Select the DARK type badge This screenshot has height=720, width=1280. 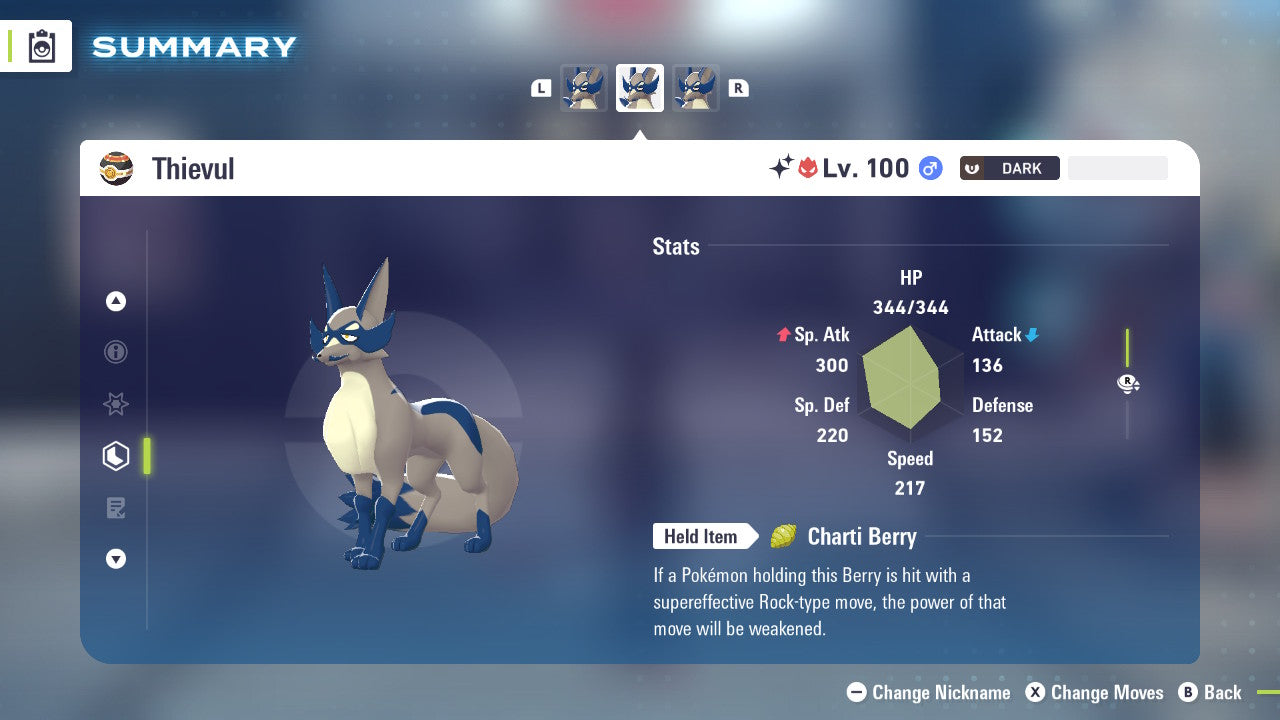click(1010, 168)
